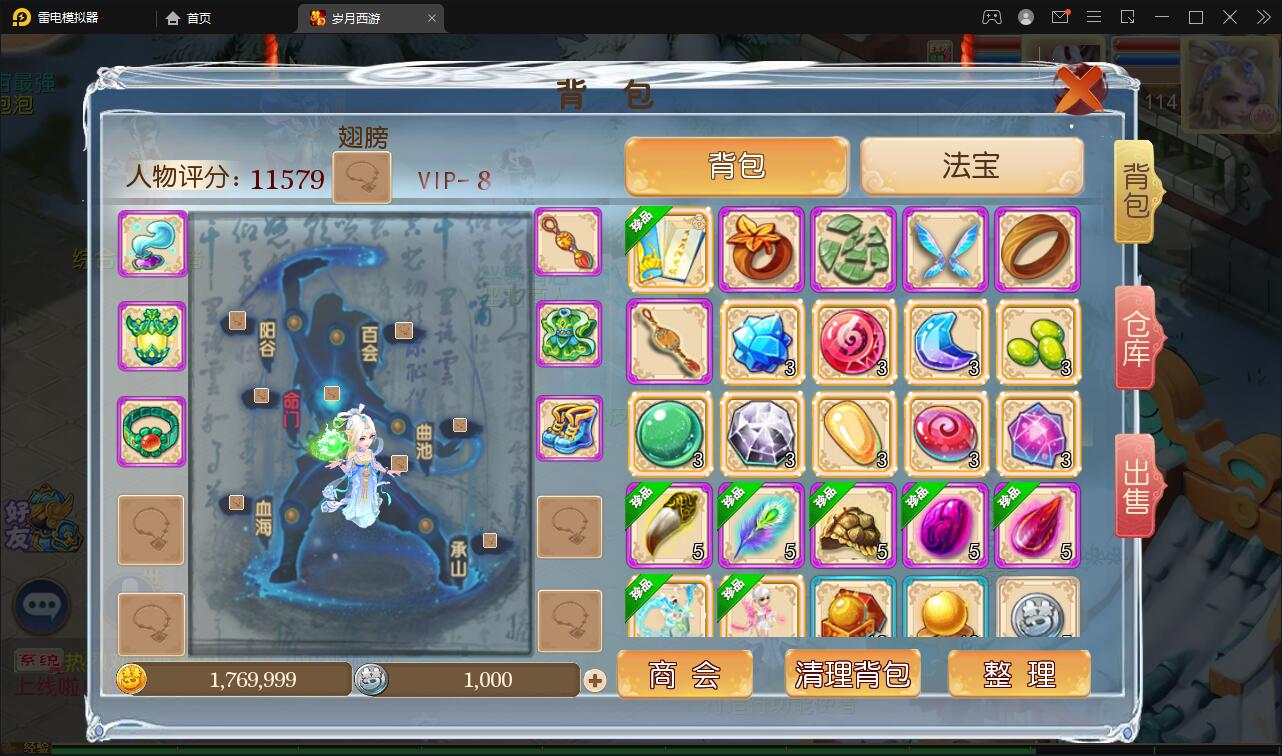This screenshot has width=1282, height=756.
Task: Click the plus button next to silver currency
Action: (x=597, y=679)
